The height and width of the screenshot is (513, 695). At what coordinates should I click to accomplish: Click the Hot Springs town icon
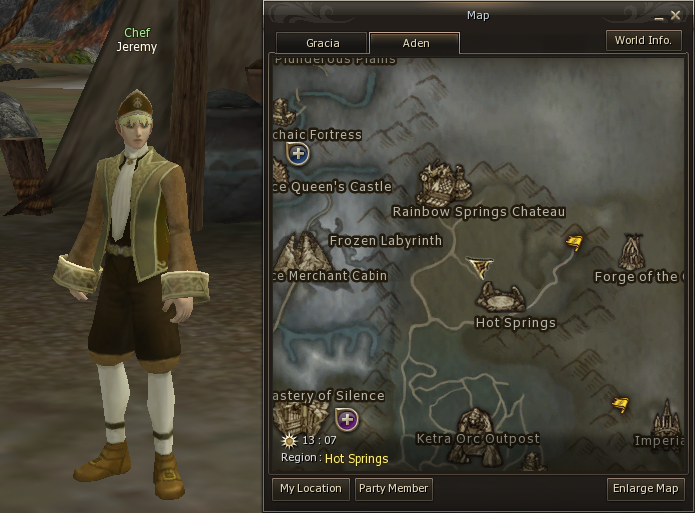[500, 297]
